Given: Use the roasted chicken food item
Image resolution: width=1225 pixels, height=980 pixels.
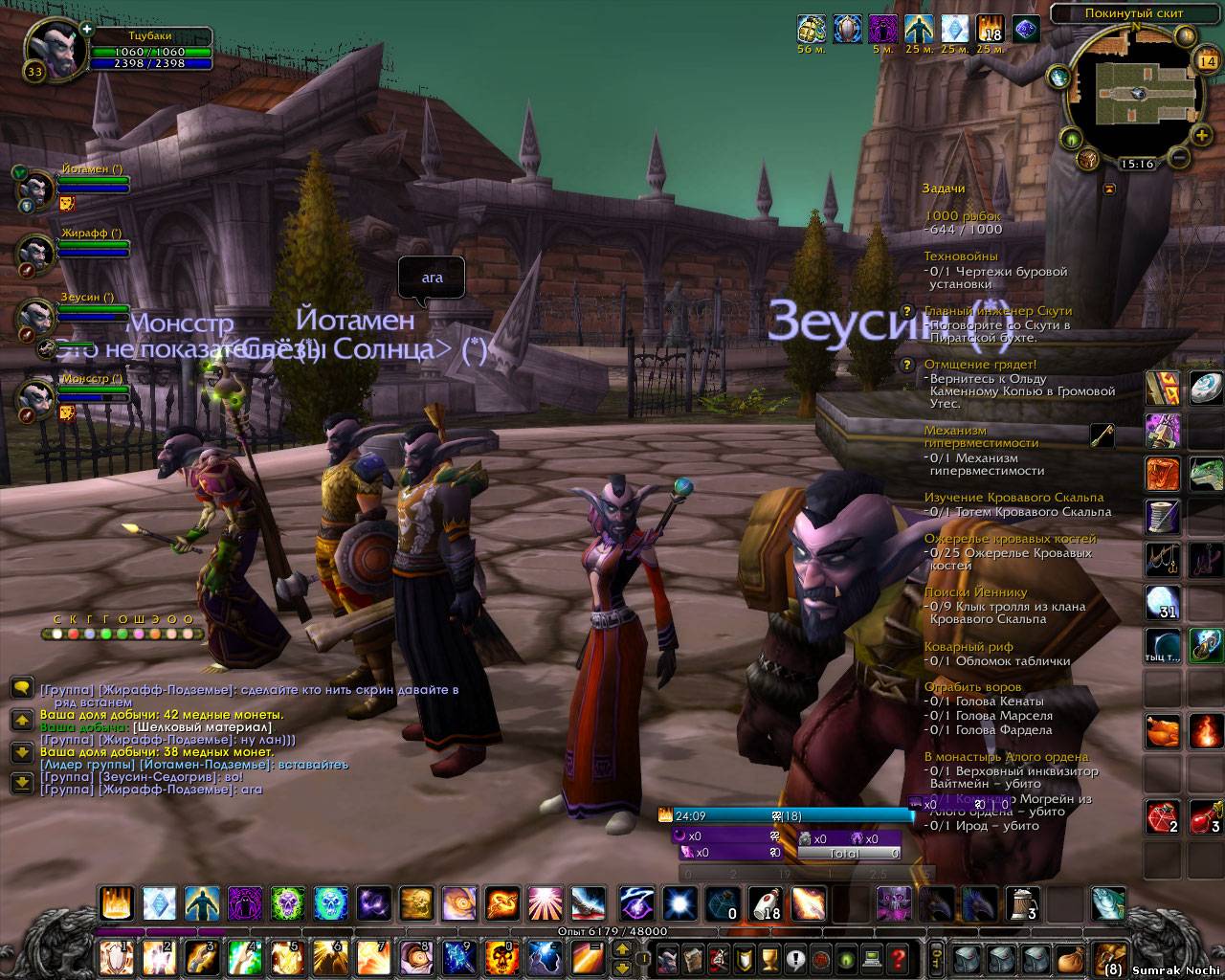Looking at the screenshot, I should 1163,732.
